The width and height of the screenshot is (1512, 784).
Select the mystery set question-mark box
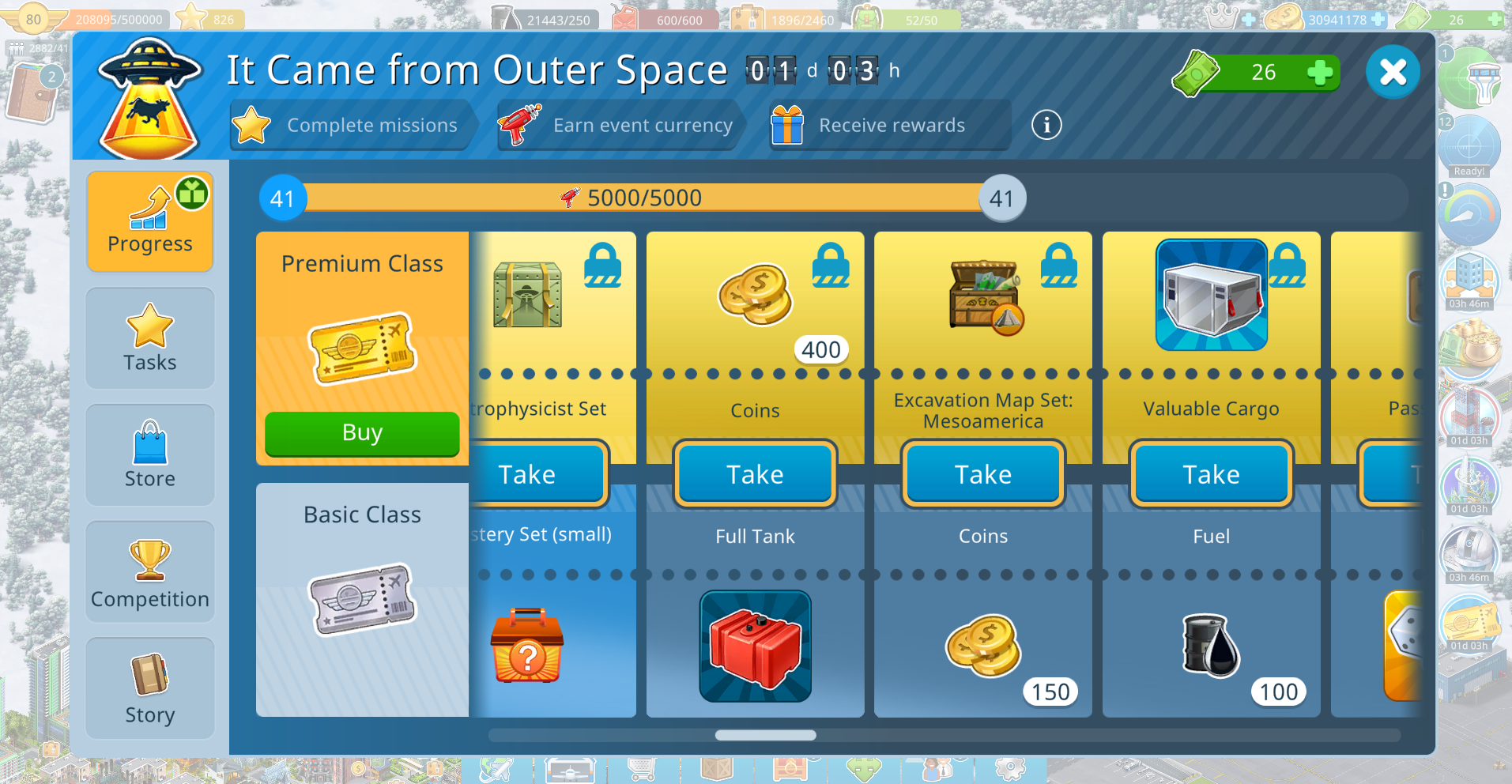click(x=527, y=646)
